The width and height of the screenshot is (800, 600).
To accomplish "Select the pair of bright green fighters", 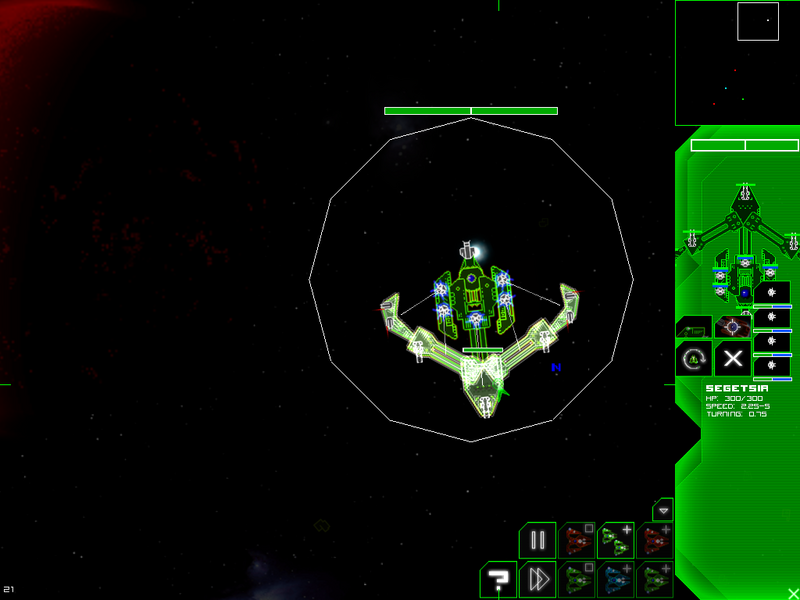I will coord(615,540).
